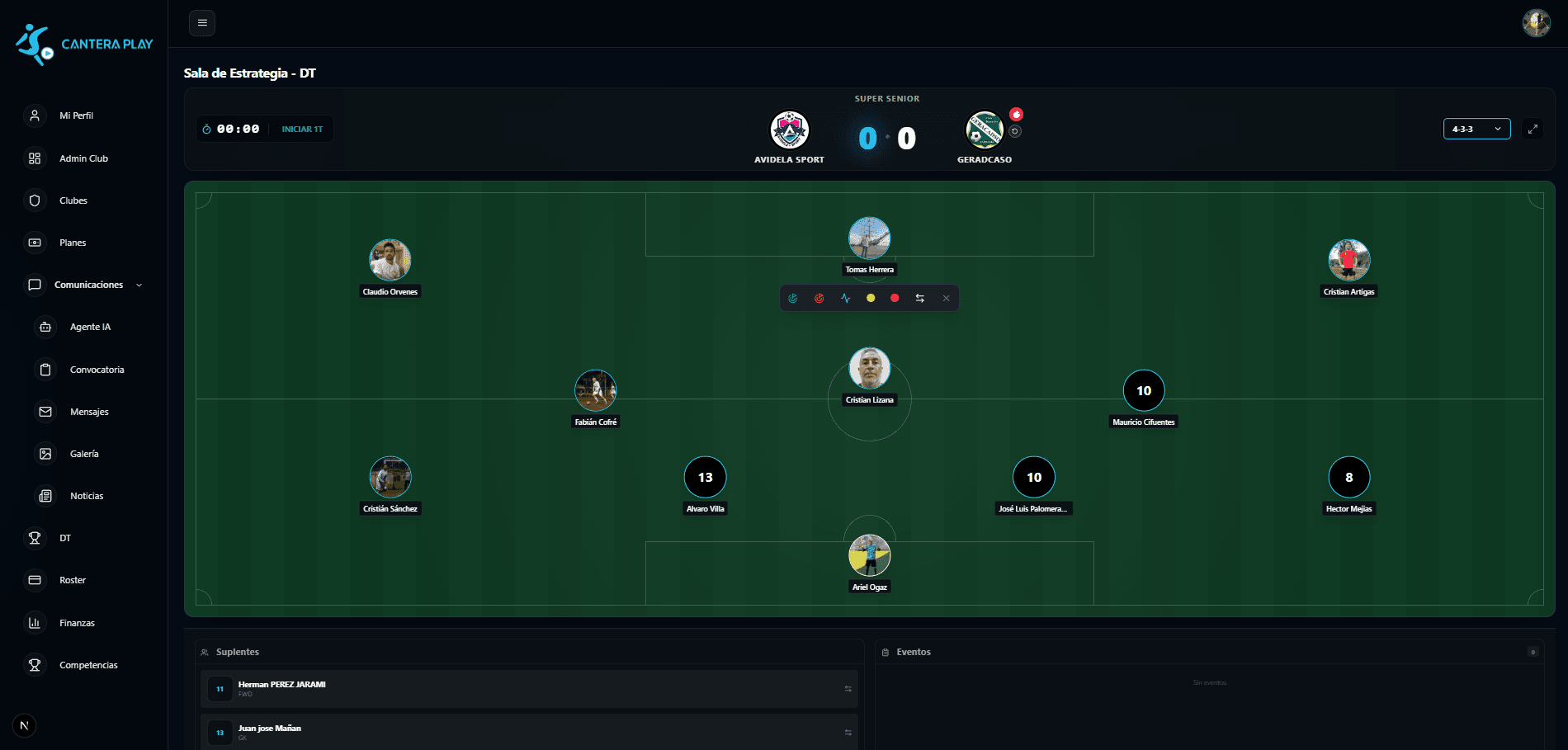This screenshot has width=1568, height=750.
Task: Start the first half with INICIAR 1T
Action: pyautogui.click(x=302, y=130)
